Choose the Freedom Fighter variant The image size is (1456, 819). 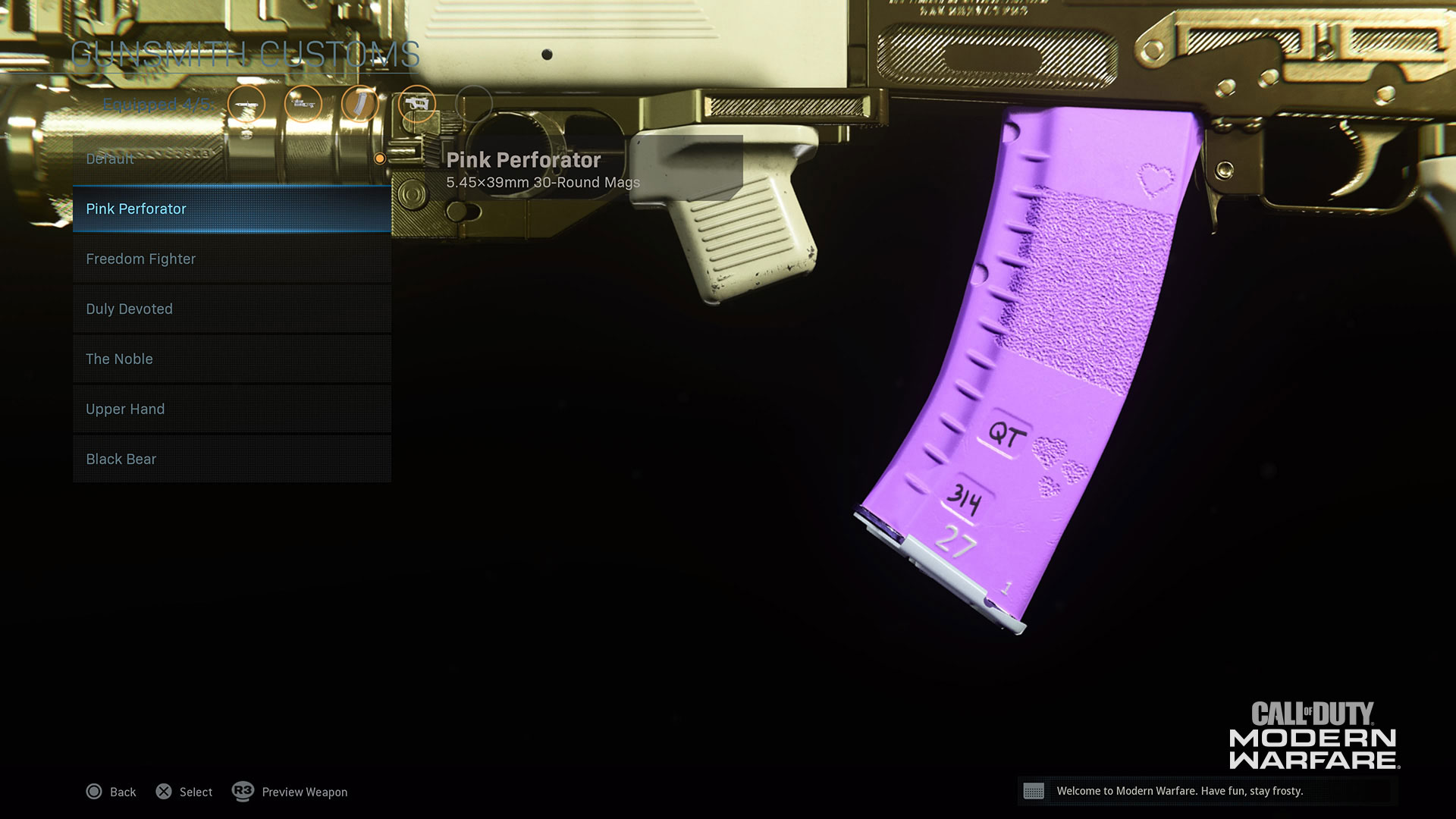click(x=140, y=259)
